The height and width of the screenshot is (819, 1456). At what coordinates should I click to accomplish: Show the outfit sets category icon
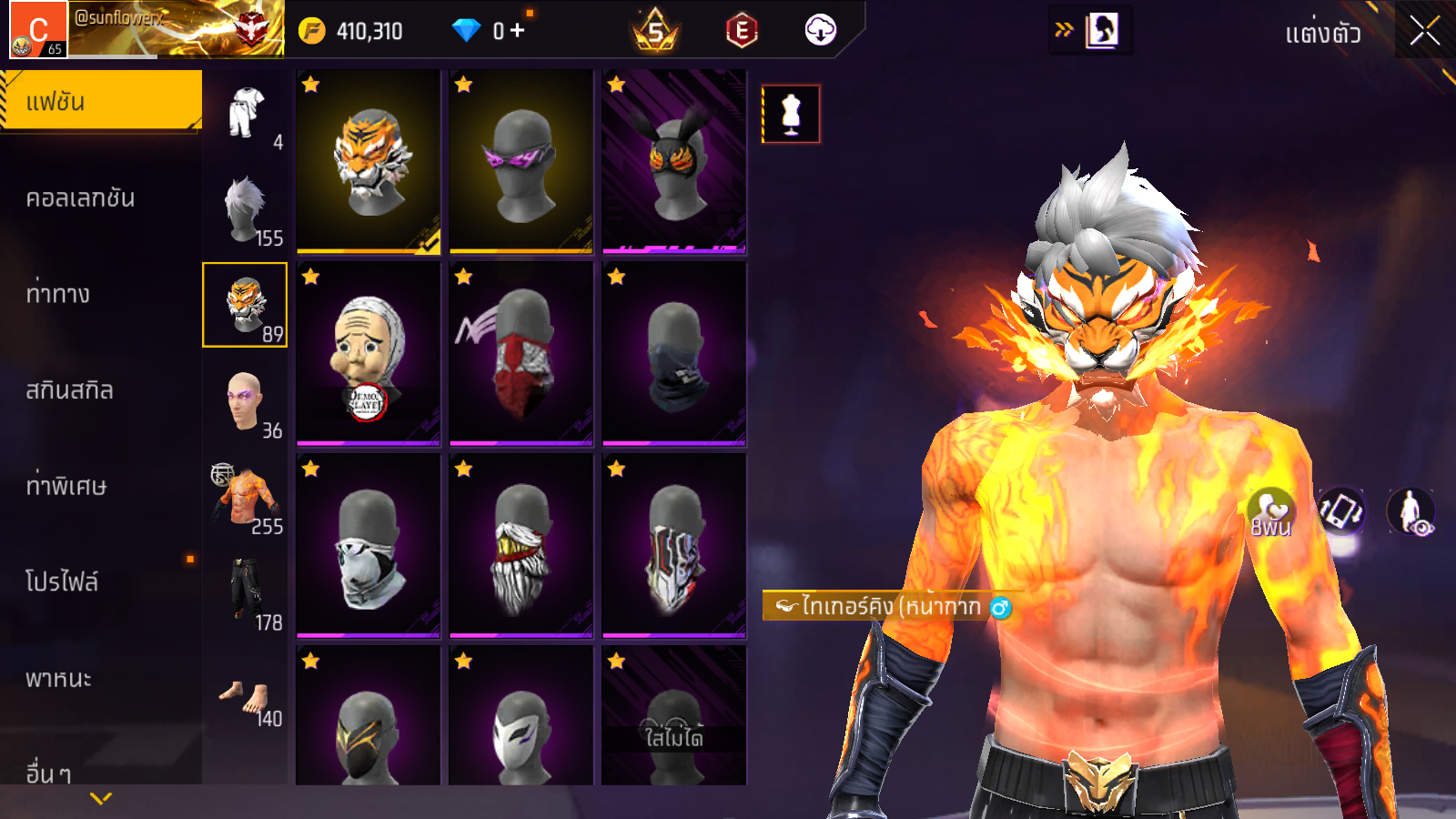tap(246, 114)
